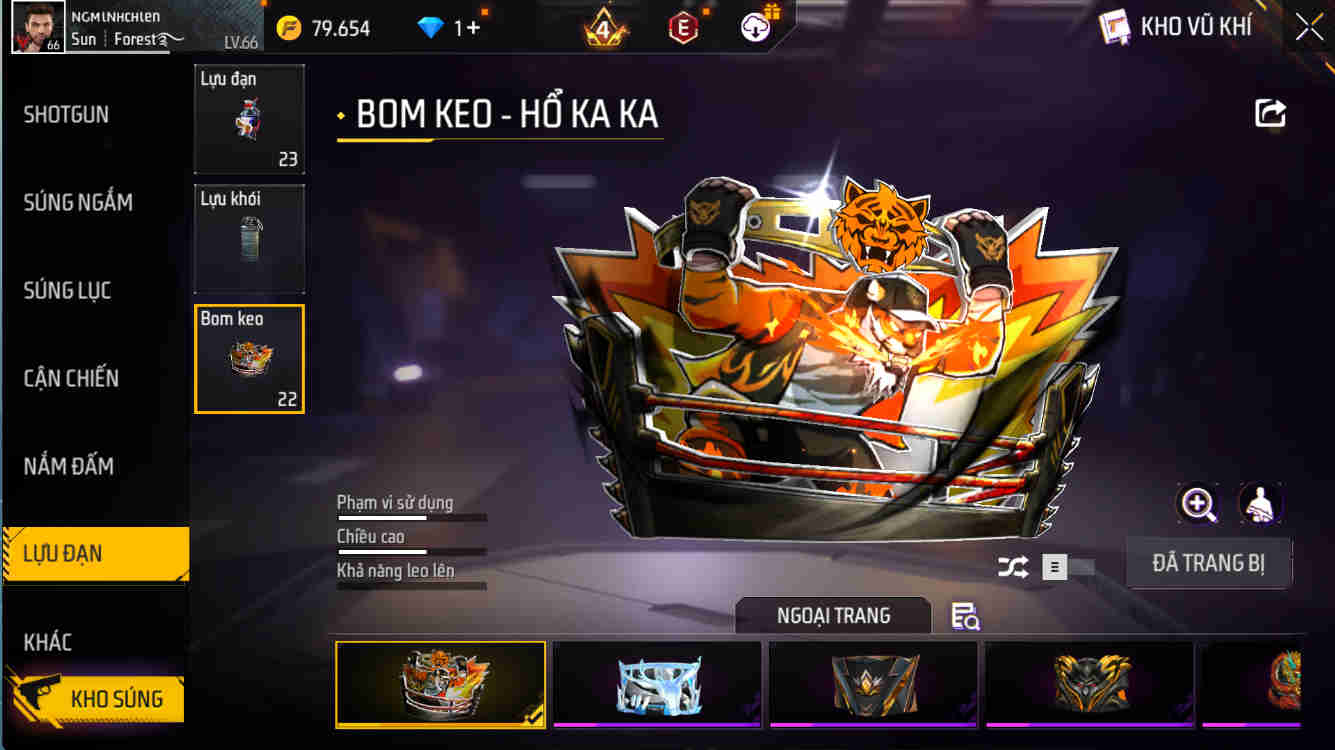Image resolution: width=1335 pixels, height=750 pixels.
Task: Expand the KHO SUNG weapon library
Action: tap(100, 698)
